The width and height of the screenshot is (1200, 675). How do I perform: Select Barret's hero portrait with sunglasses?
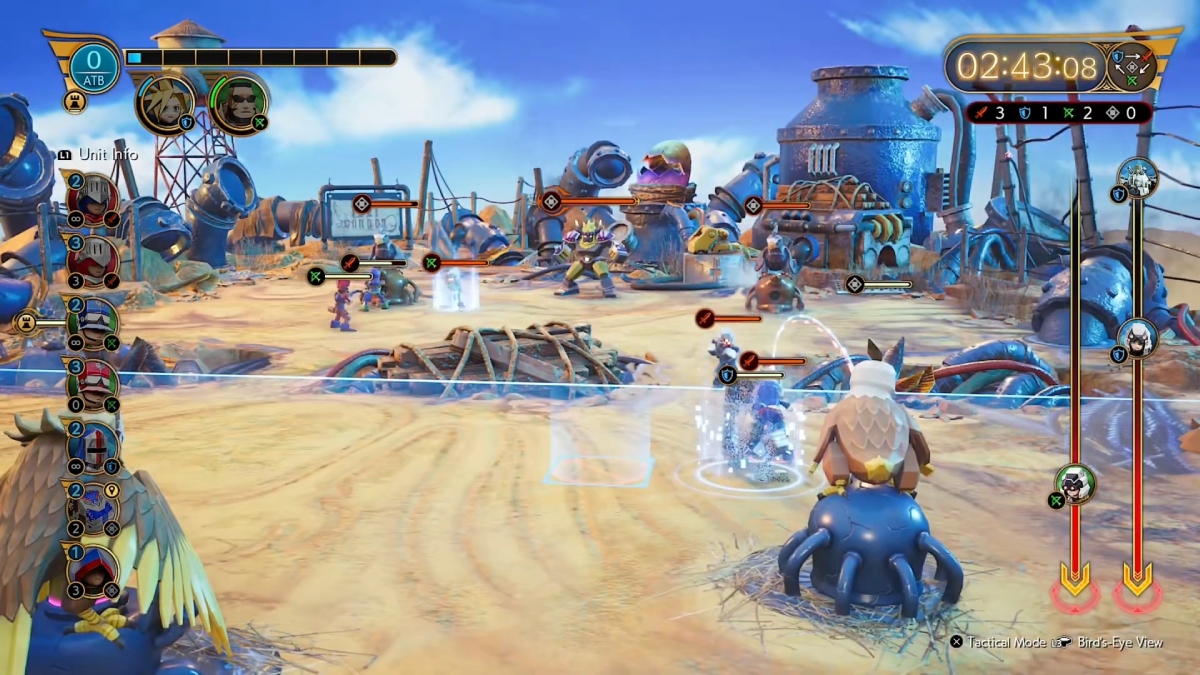click(x=239, y=102)
